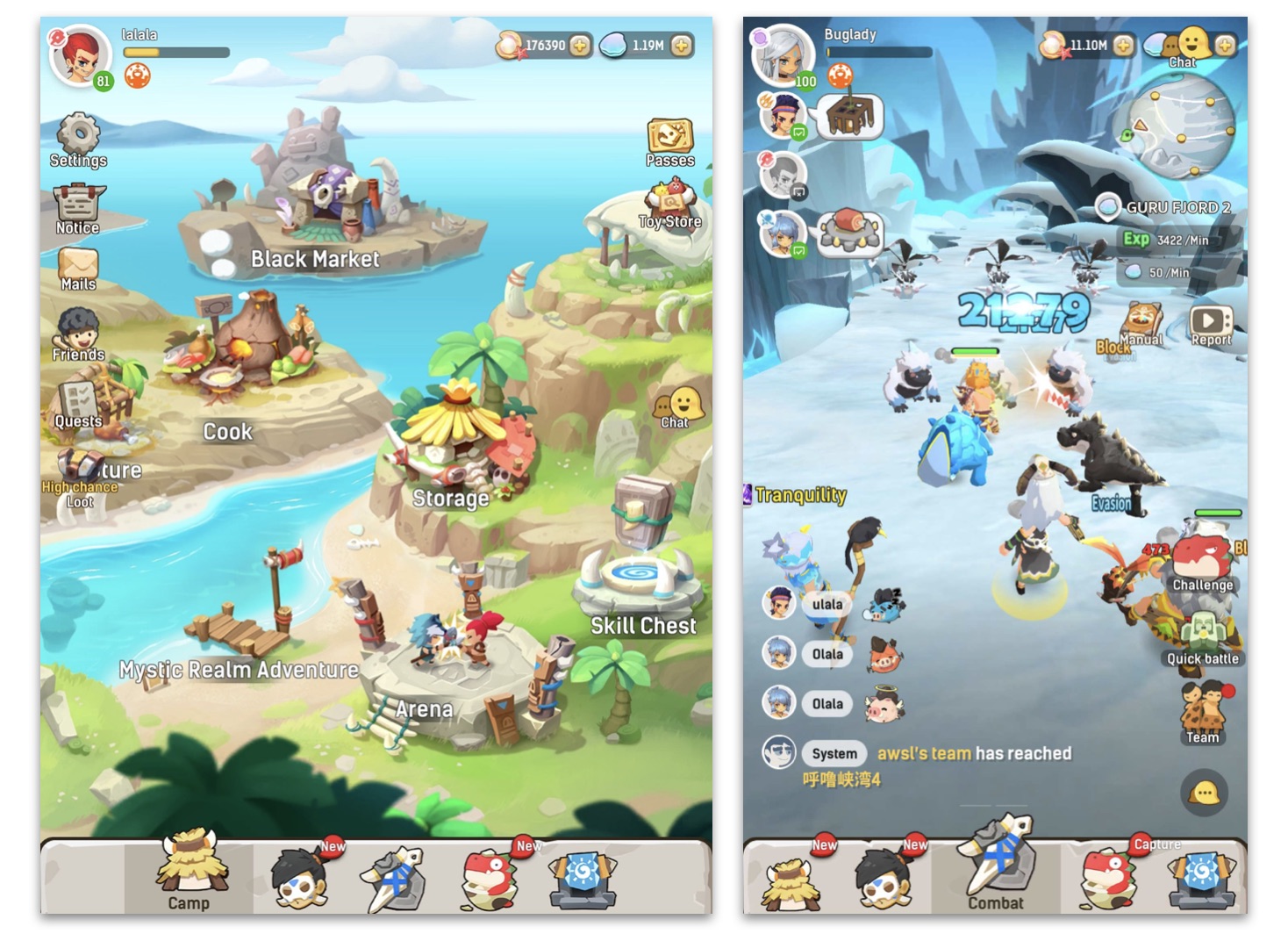The width and height of the screenshot is (1288, 941).
Task: Open the Team panel
Action: [1201, 711]
